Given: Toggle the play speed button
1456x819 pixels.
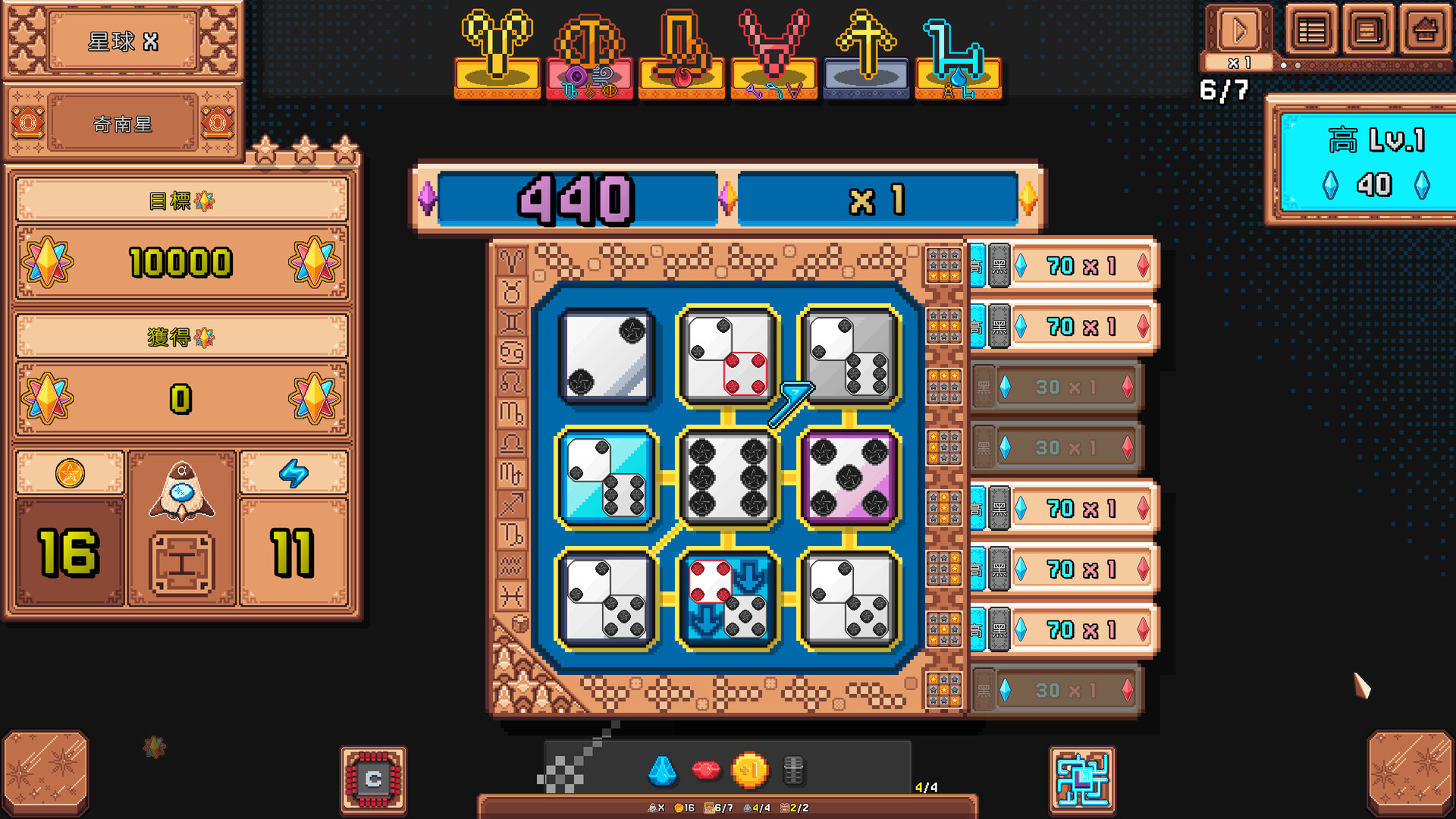Looking at the screenshot, I should tap(1239, 32).
